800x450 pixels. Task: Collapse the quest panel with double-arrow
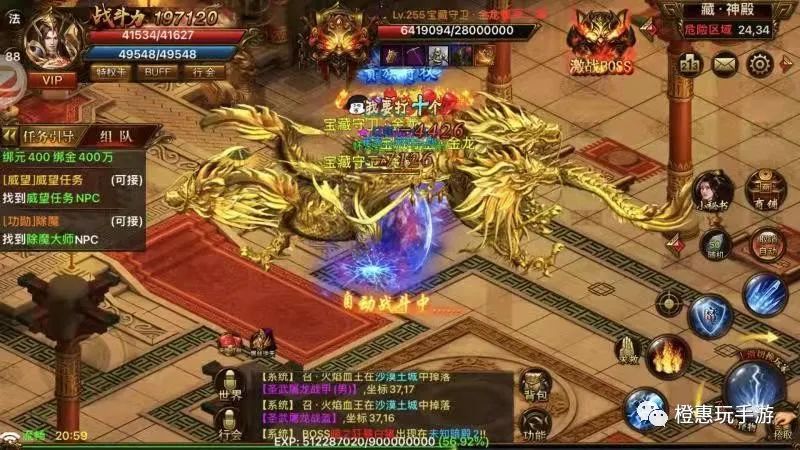pos(9,136)
